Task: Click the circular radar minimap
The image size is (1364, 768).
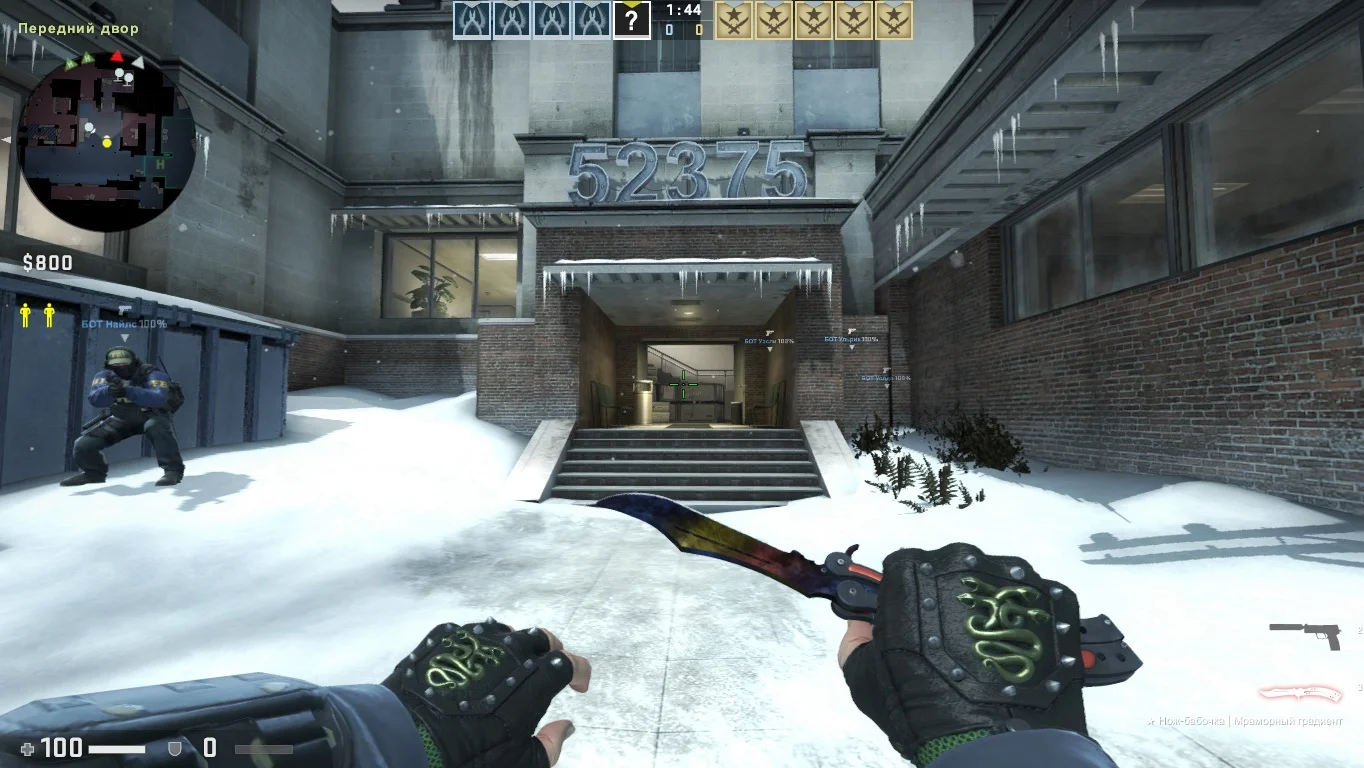Action: click(x=107, y=138)
